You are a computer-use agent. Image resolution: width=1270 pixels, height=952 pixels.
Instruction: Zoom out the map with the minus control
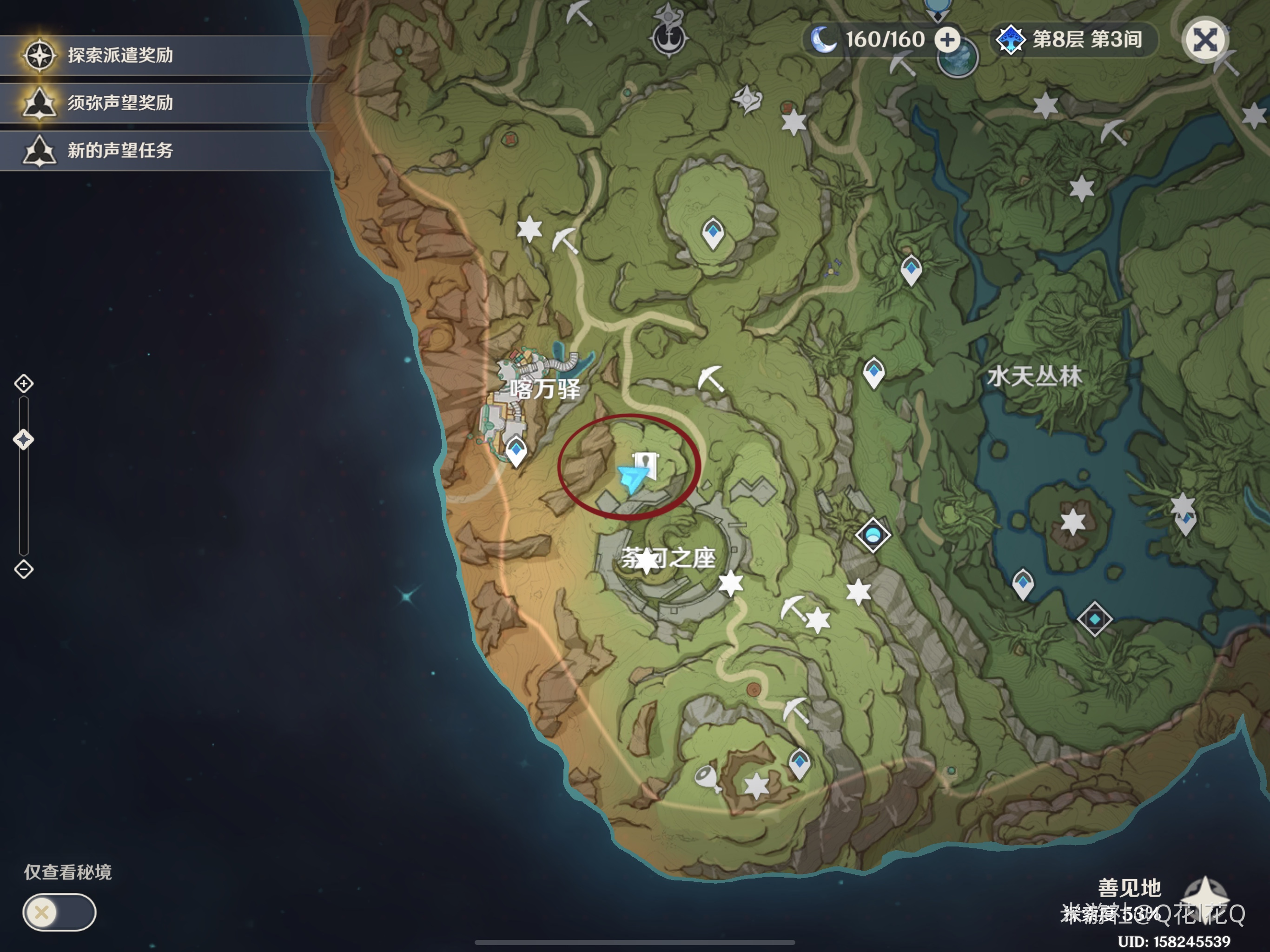tap(24, 569)
